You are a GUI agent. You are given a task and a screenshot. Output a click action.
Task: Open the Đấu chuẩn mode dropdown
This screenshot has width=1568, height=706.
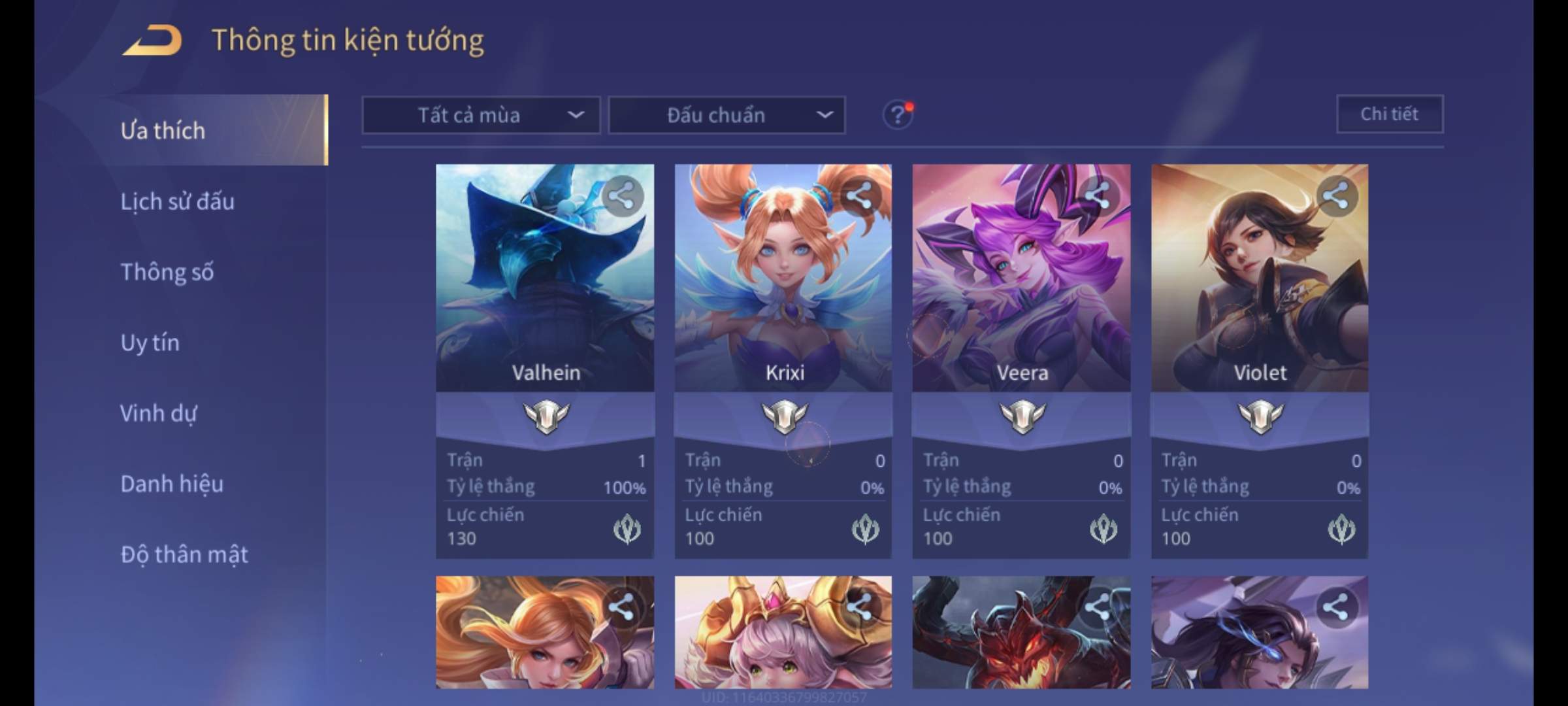pyautogui.click(x=727, y=116)
